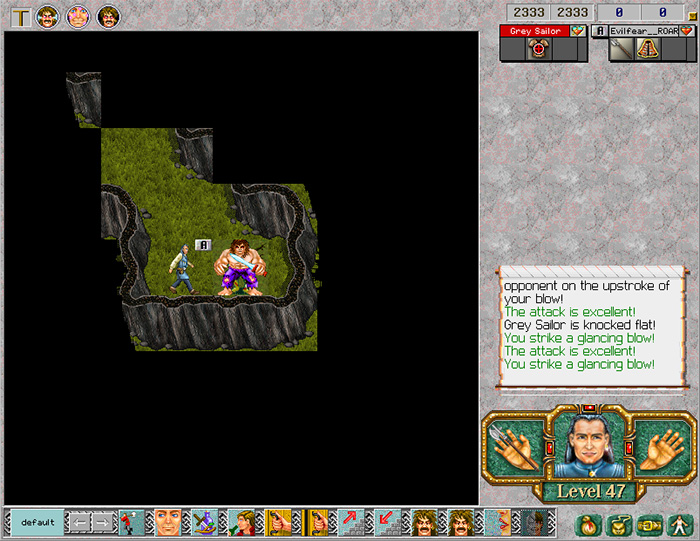This screenshot has width=700, height=541.
Task: Select the pink-faced bald status portrait
Action: [x=78, y=16]
